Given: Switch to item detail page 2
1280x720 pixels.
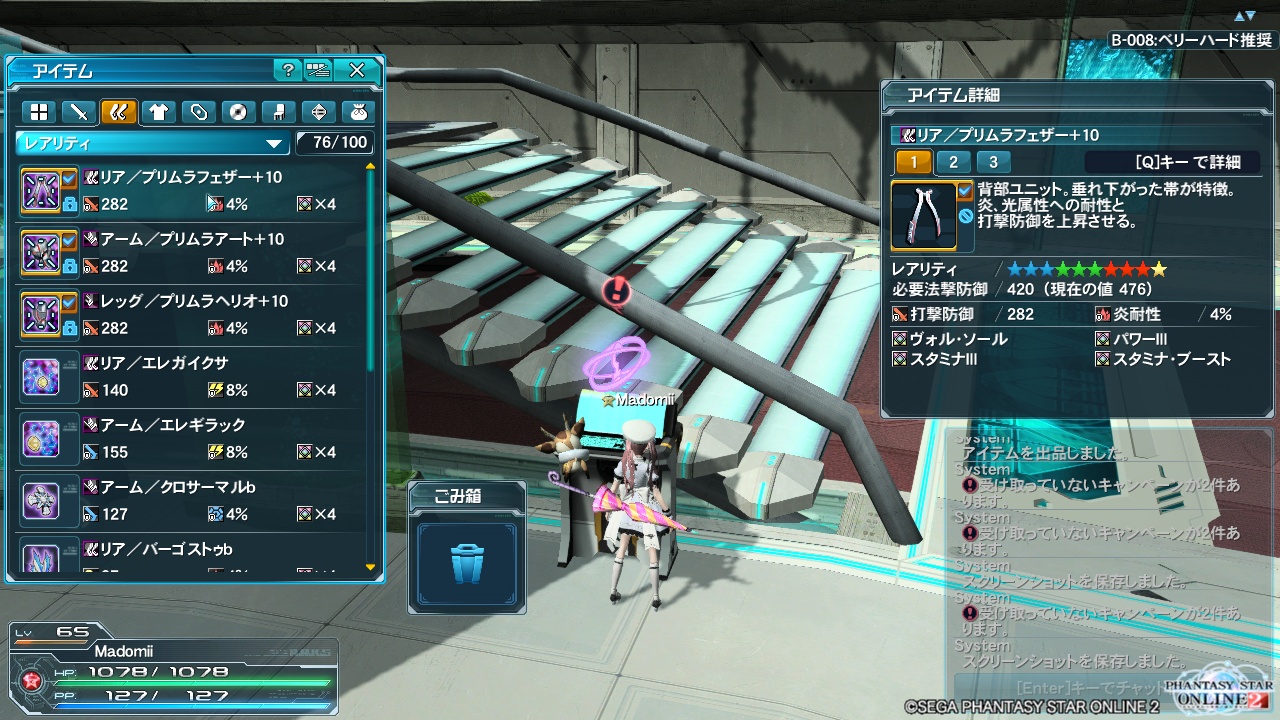Looking at the screenshot, I should point(953,162).
